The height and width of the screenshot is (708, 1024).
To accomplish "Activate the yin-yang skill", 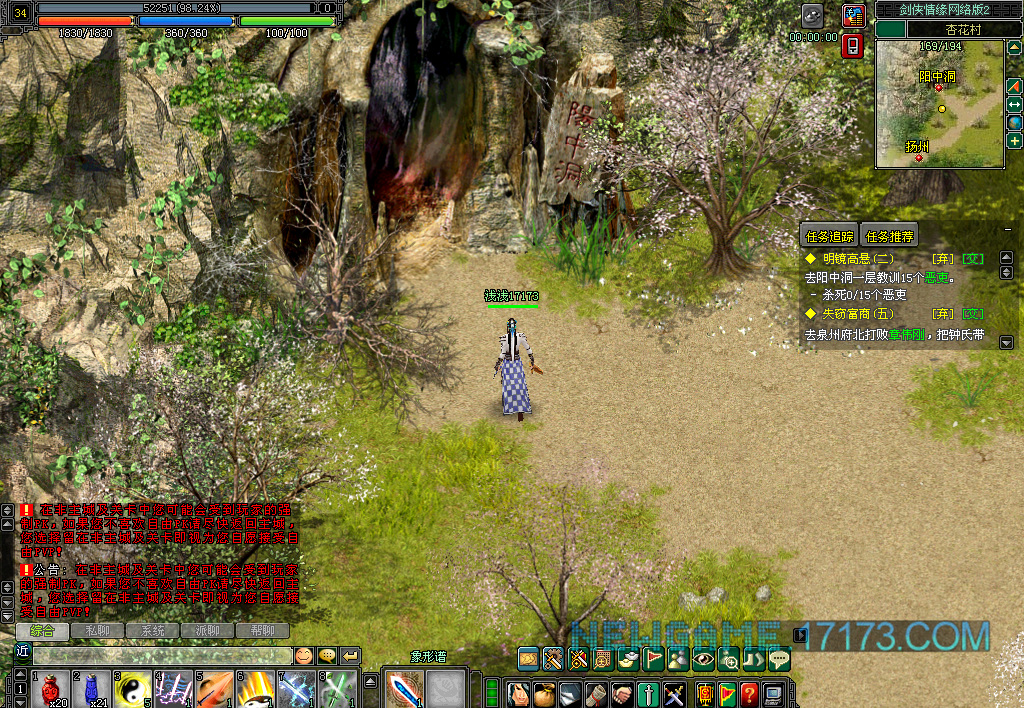I will point(132,690).
